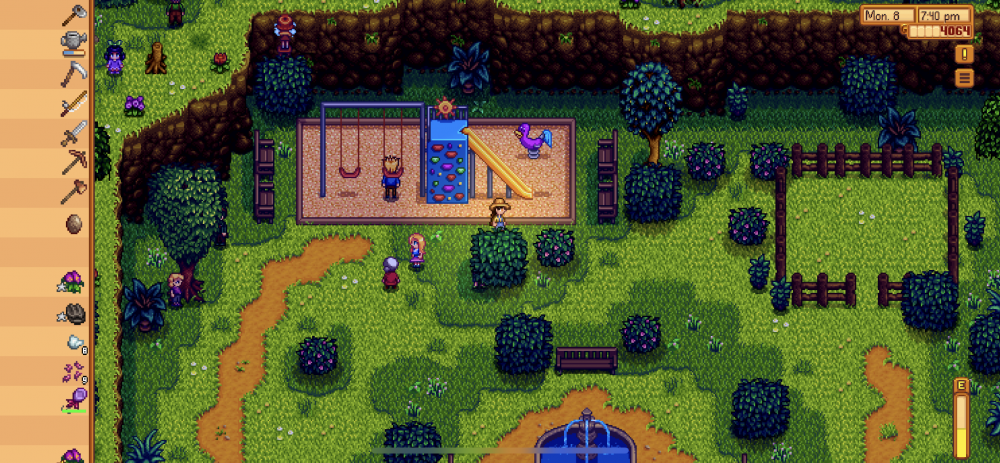The width and height of the screenshot is (1000, 463).
Task: Select the round brown item slot
Action: pyautogui.click(x=73, y=223)
